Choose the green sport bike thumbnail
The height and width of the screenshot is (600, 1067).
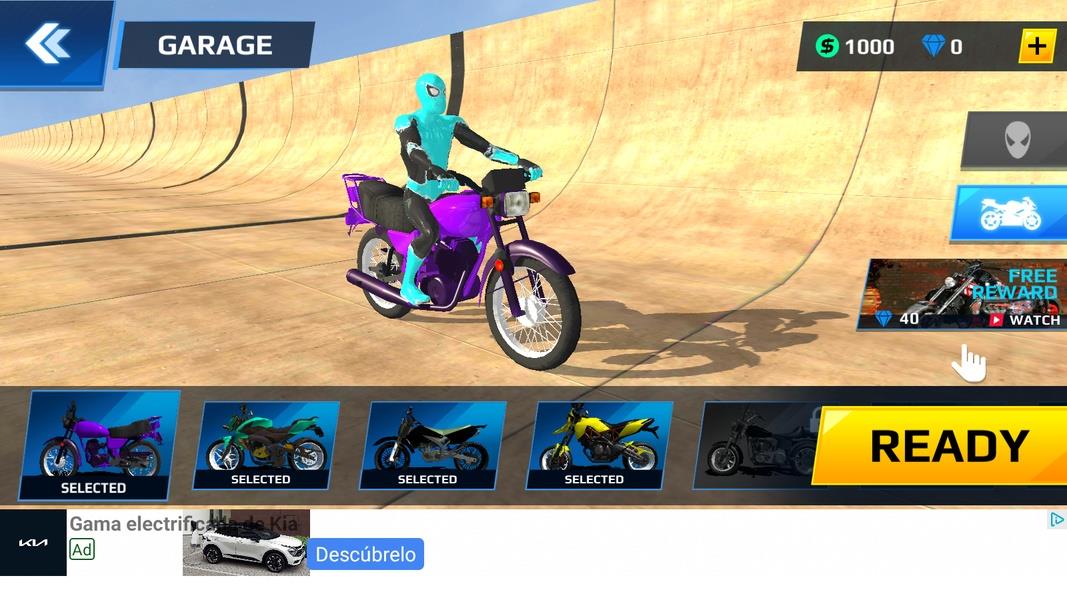point(266,445)
